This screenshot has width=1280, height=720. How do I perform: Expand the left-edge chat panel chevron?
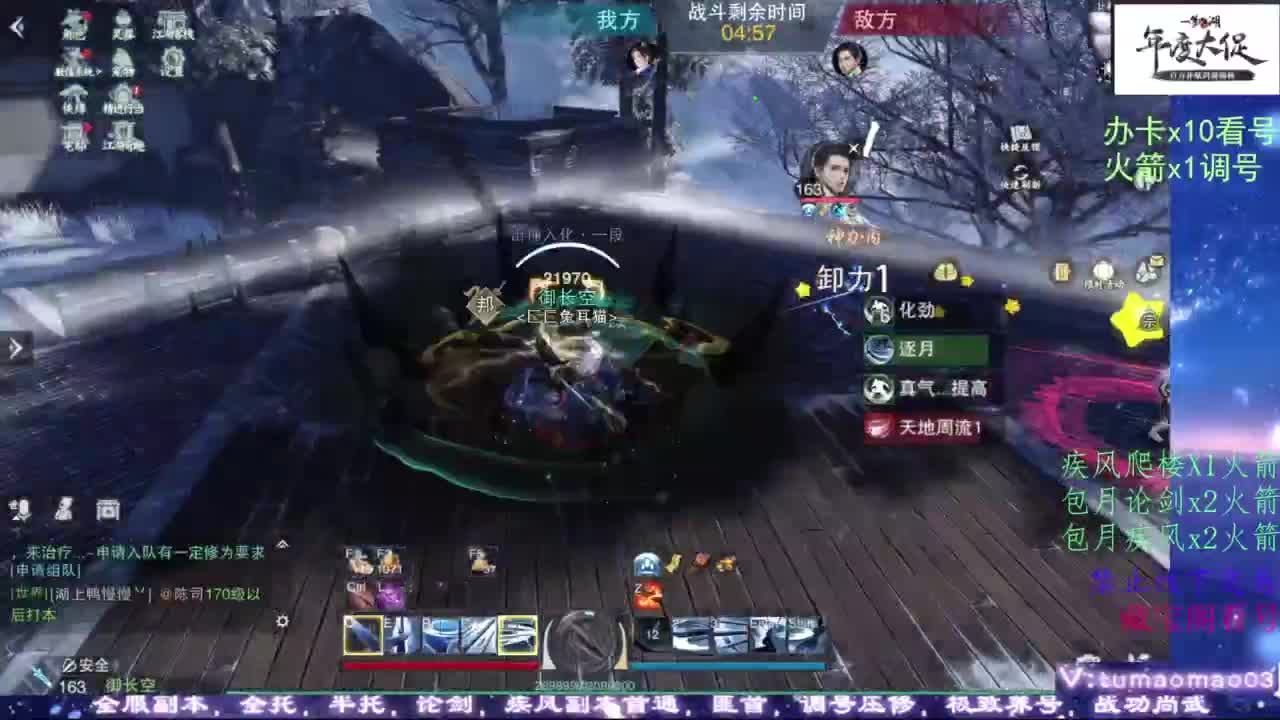click(x=14, y=347)
